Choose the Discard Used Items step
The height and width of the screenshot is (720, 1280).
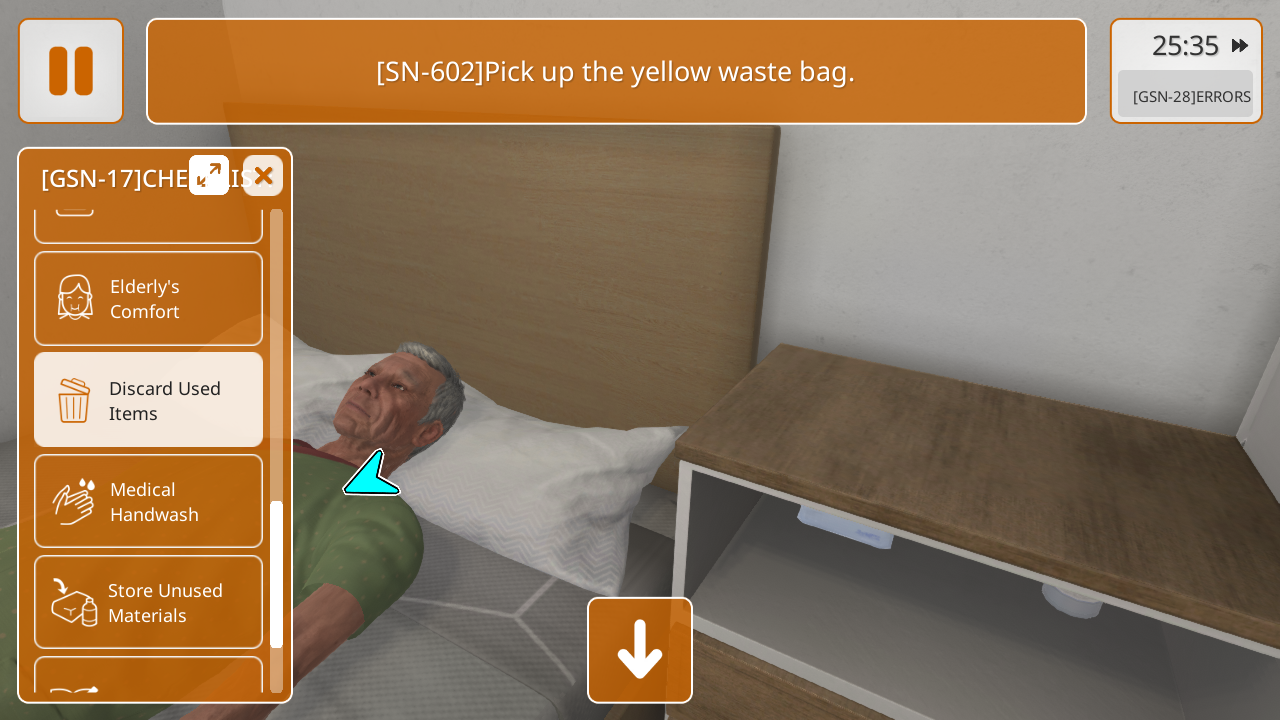148,400
